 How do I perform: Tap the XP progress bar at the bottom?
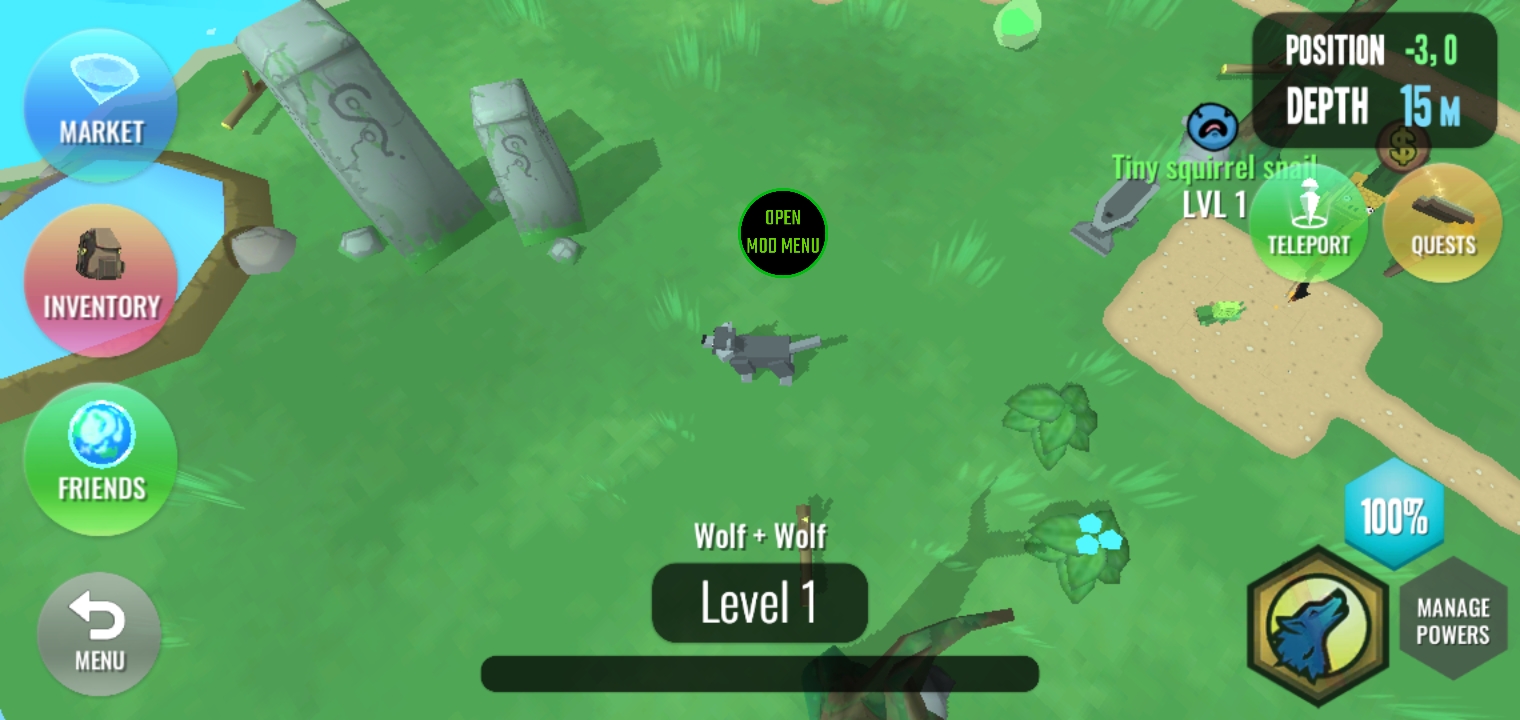(x=760, y=673)
